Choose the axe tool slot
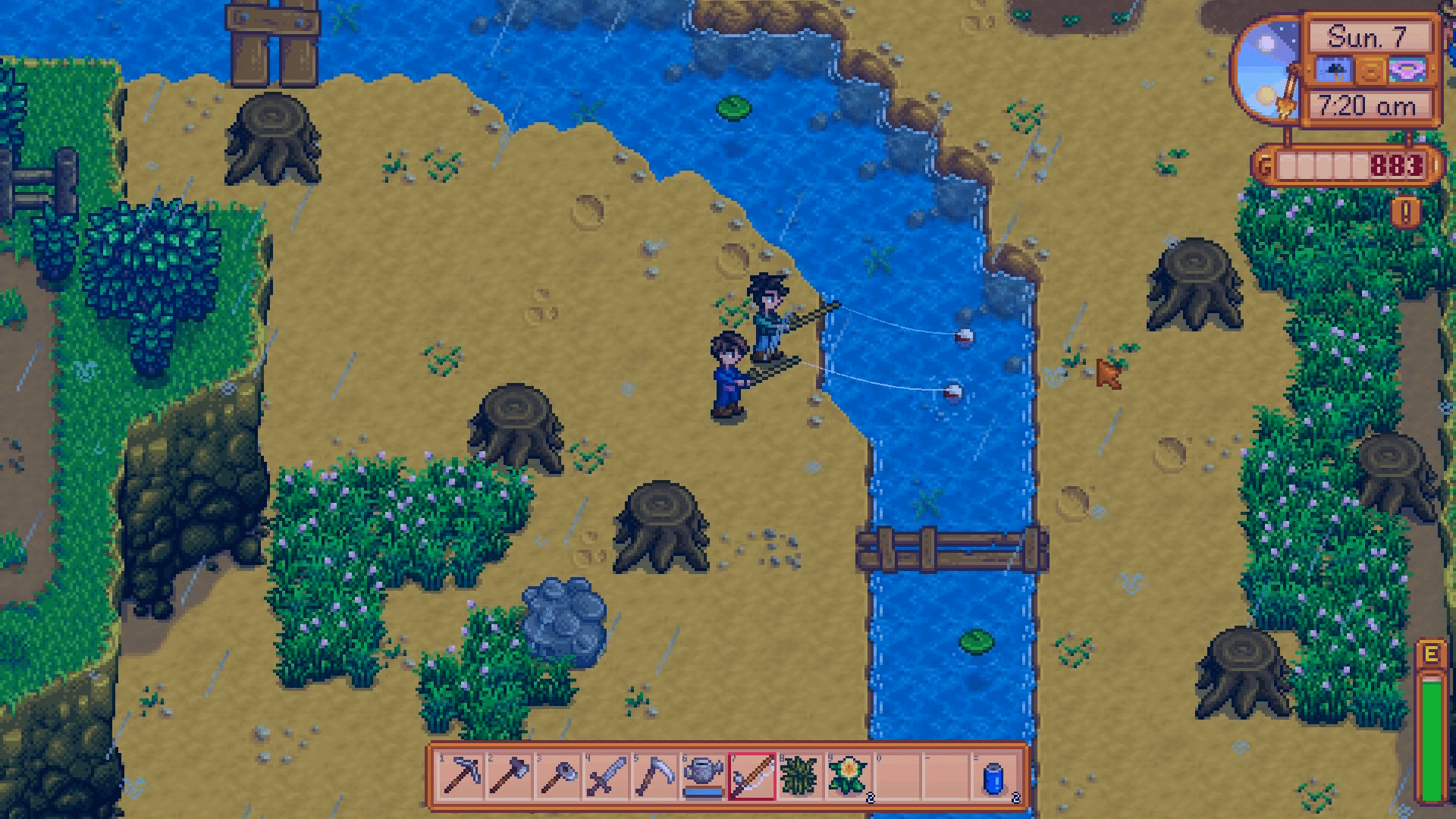Image resolution: width=1456 pixels, height=819 pixels. click(509, 776)
